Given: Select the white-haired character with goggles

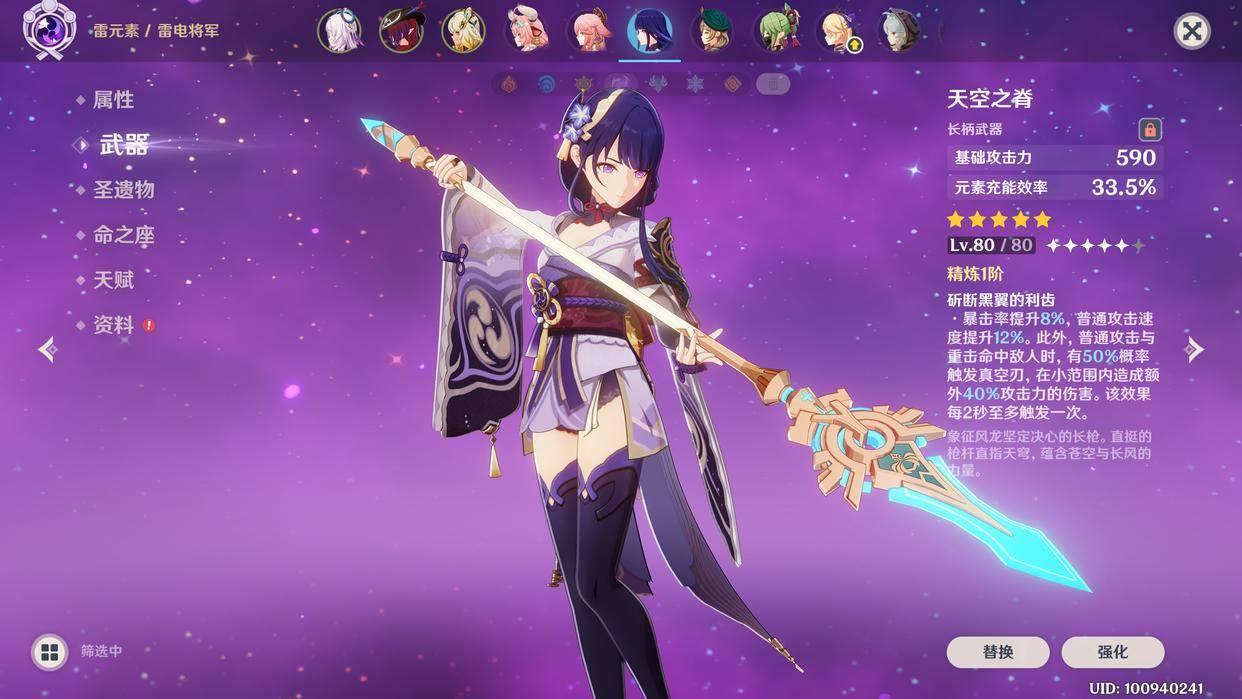Looking at the screenshot, I should (339, 31).
